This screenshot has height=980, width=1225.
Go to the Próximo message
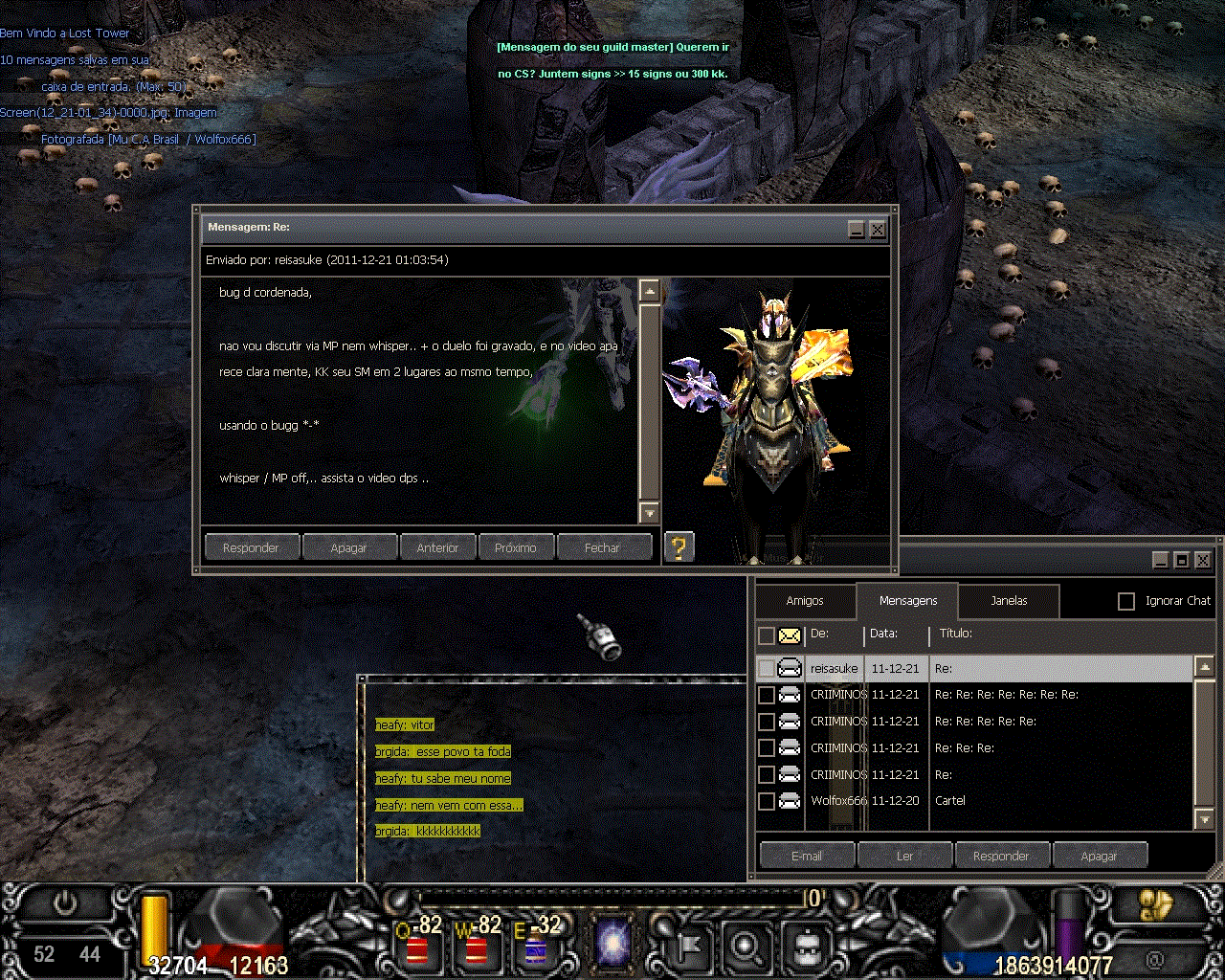coord(516,547)
